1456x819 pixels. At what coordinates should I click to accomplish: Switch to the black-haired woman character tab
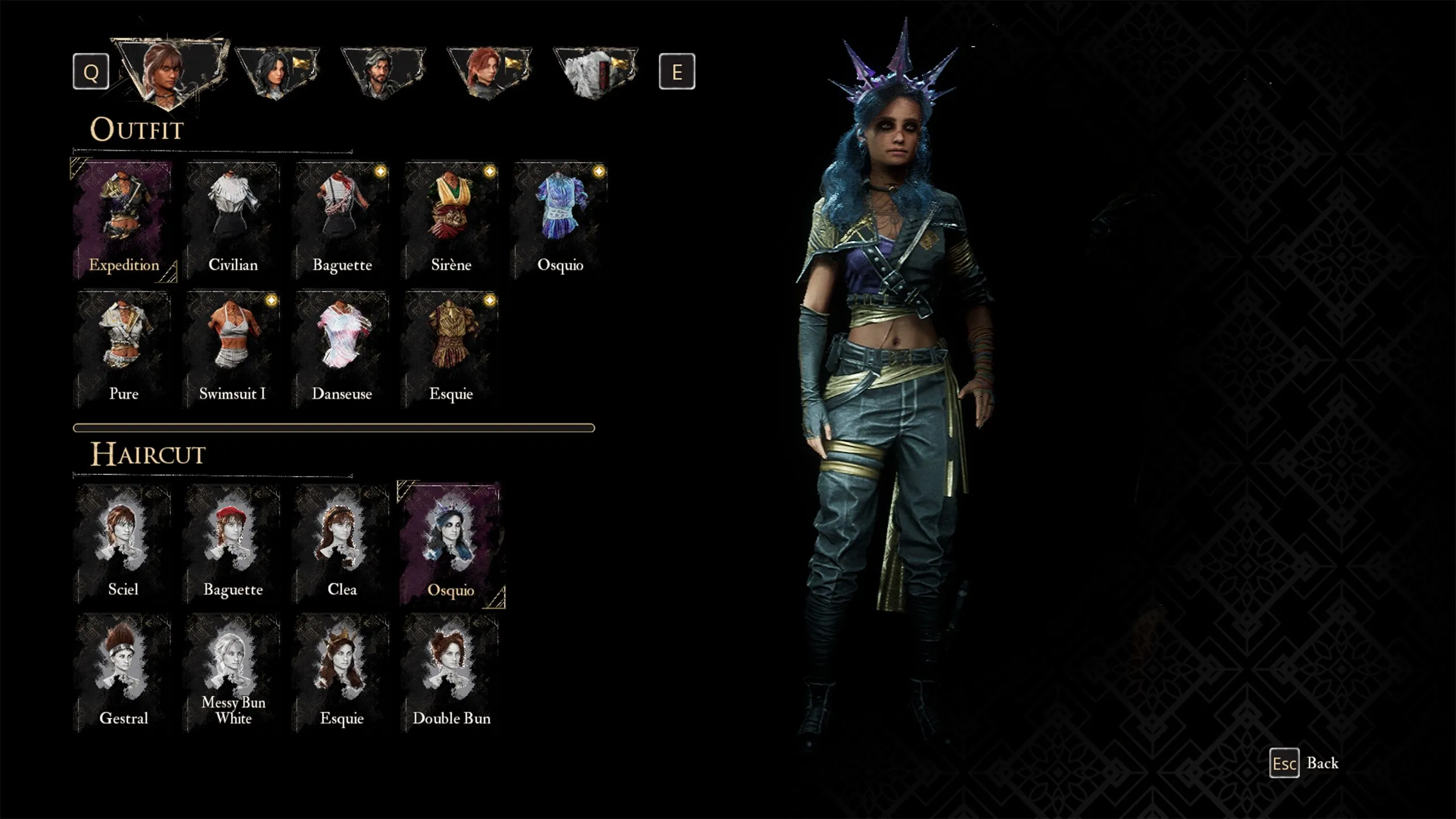click(277, 72)
